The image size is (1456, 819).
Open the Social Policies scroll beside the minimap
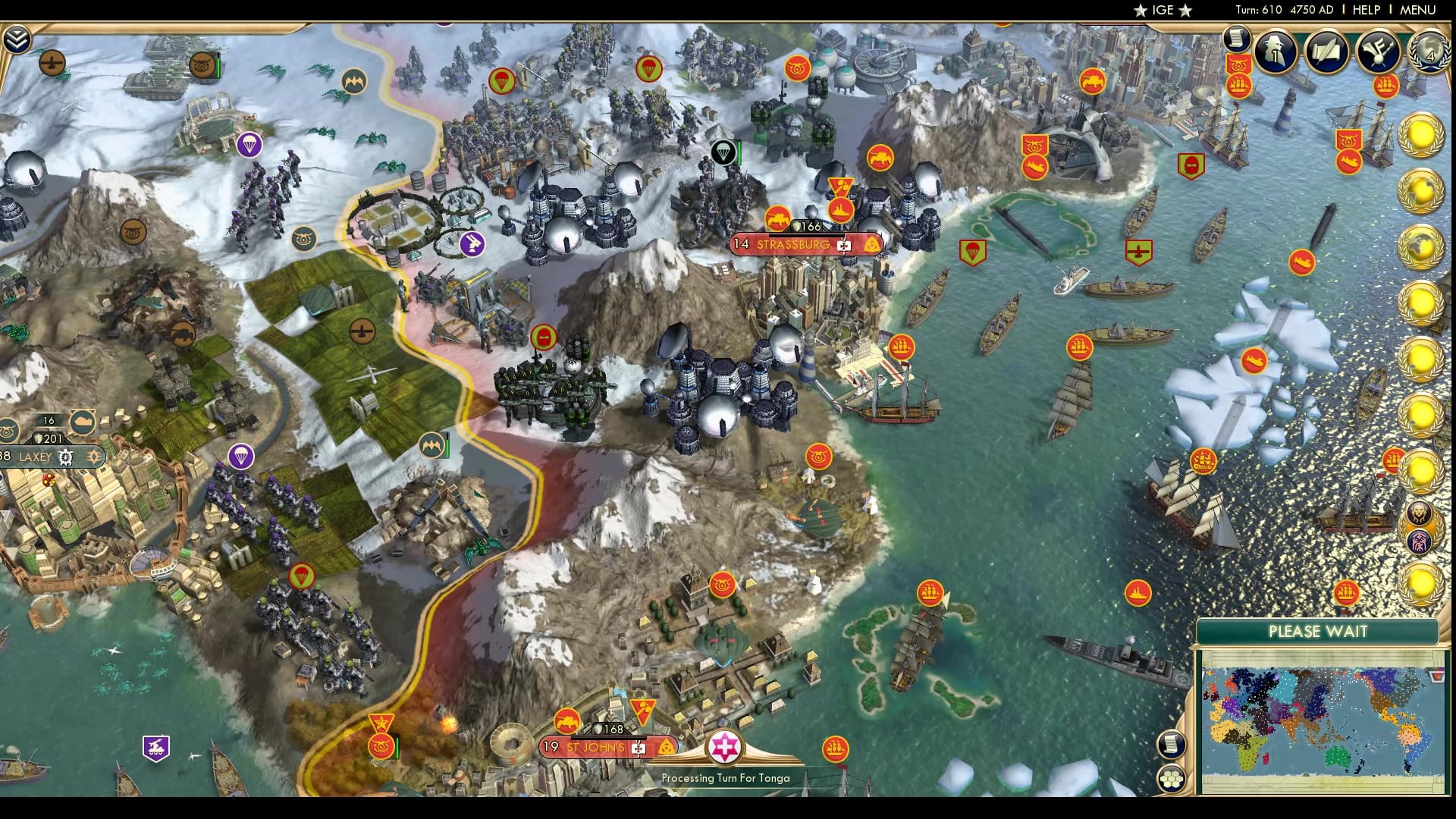coord(1171,743)
